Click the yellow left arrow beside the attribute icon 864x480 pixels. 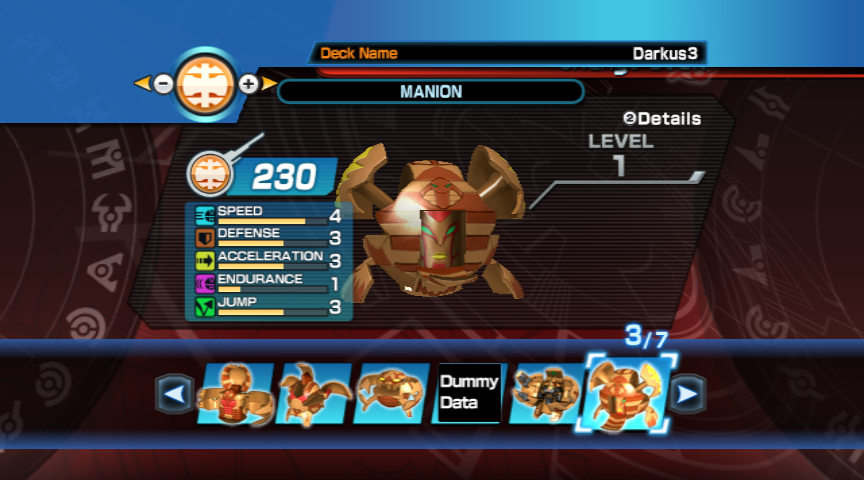pos(143,84)
